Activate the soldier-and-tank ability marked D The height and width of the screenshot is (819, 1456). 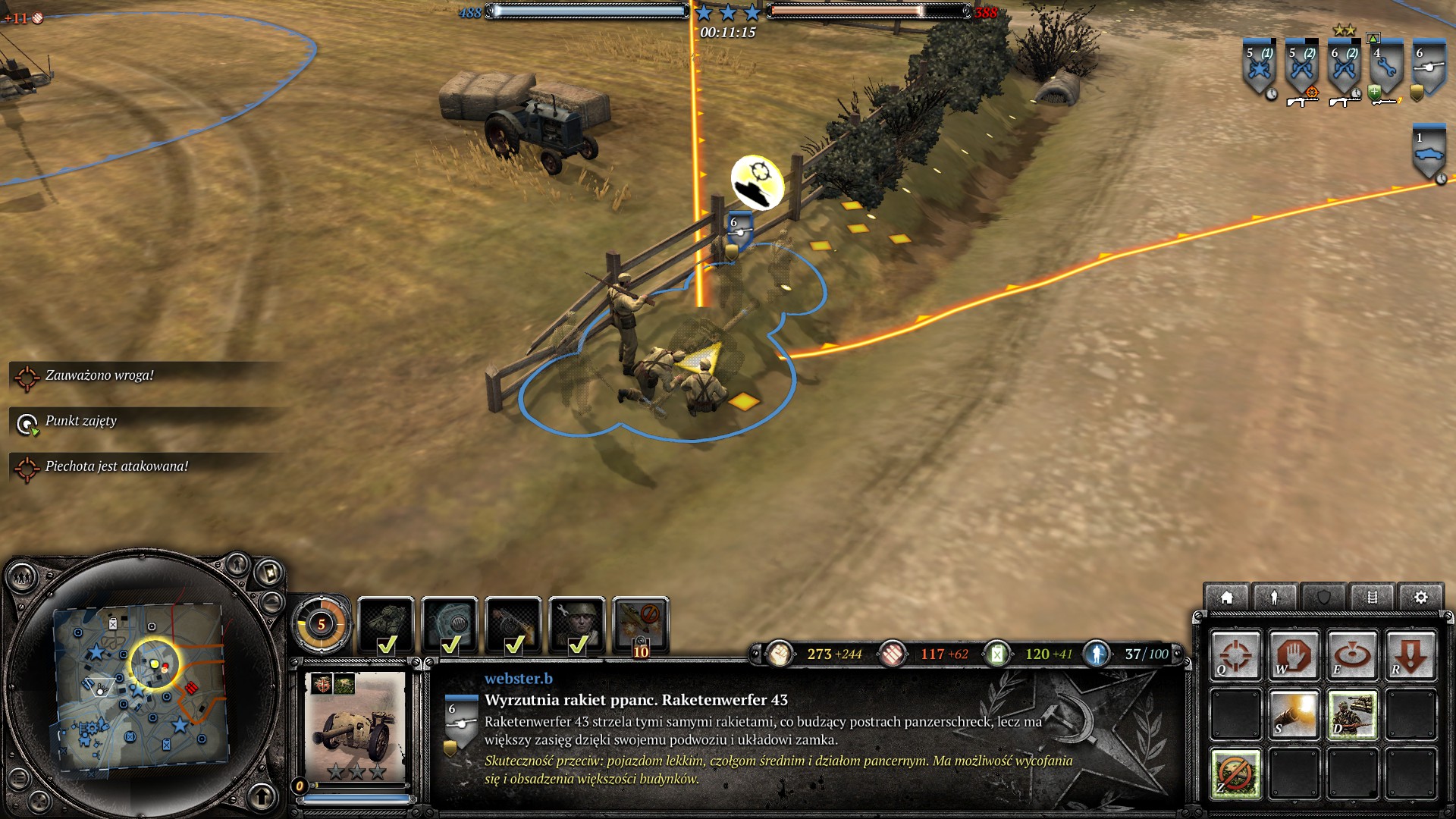(1351, 714)
